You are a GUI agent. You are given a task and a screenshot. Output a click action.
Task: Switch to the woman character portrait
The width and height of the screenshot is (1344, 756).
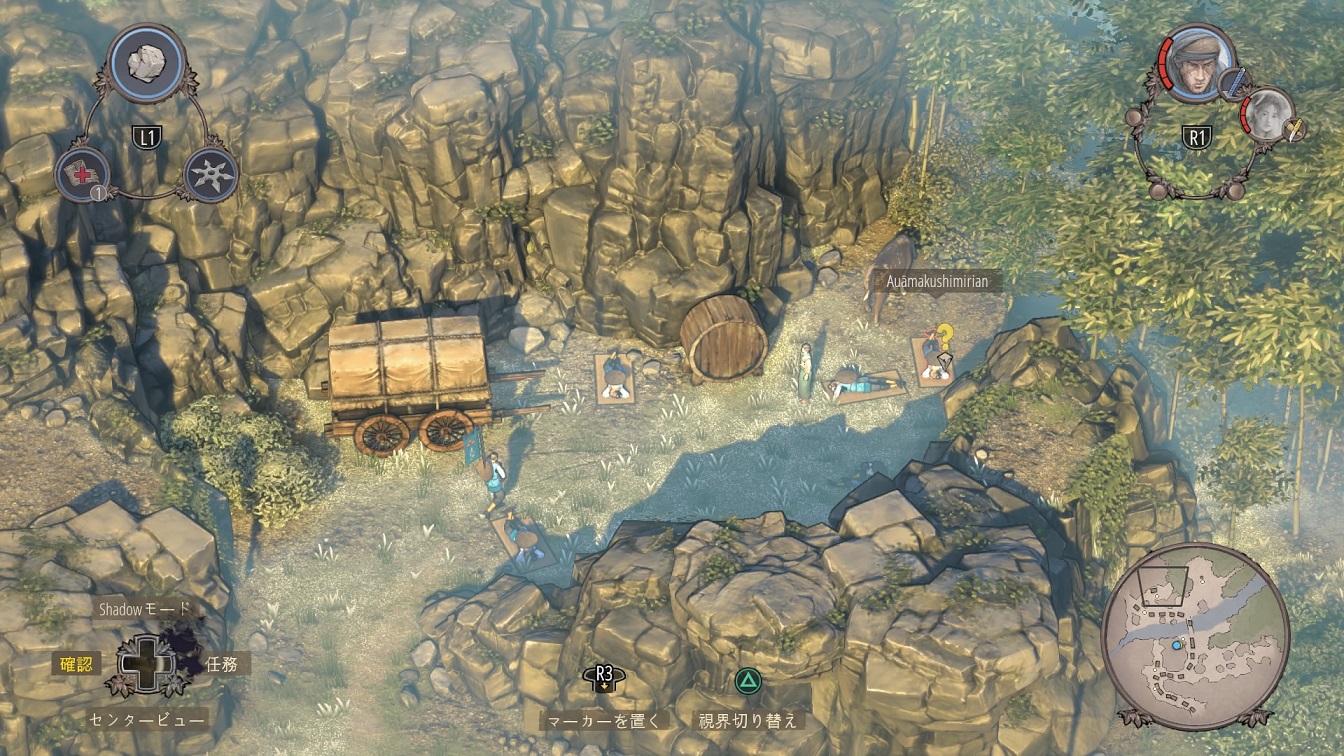point(1266,112)
